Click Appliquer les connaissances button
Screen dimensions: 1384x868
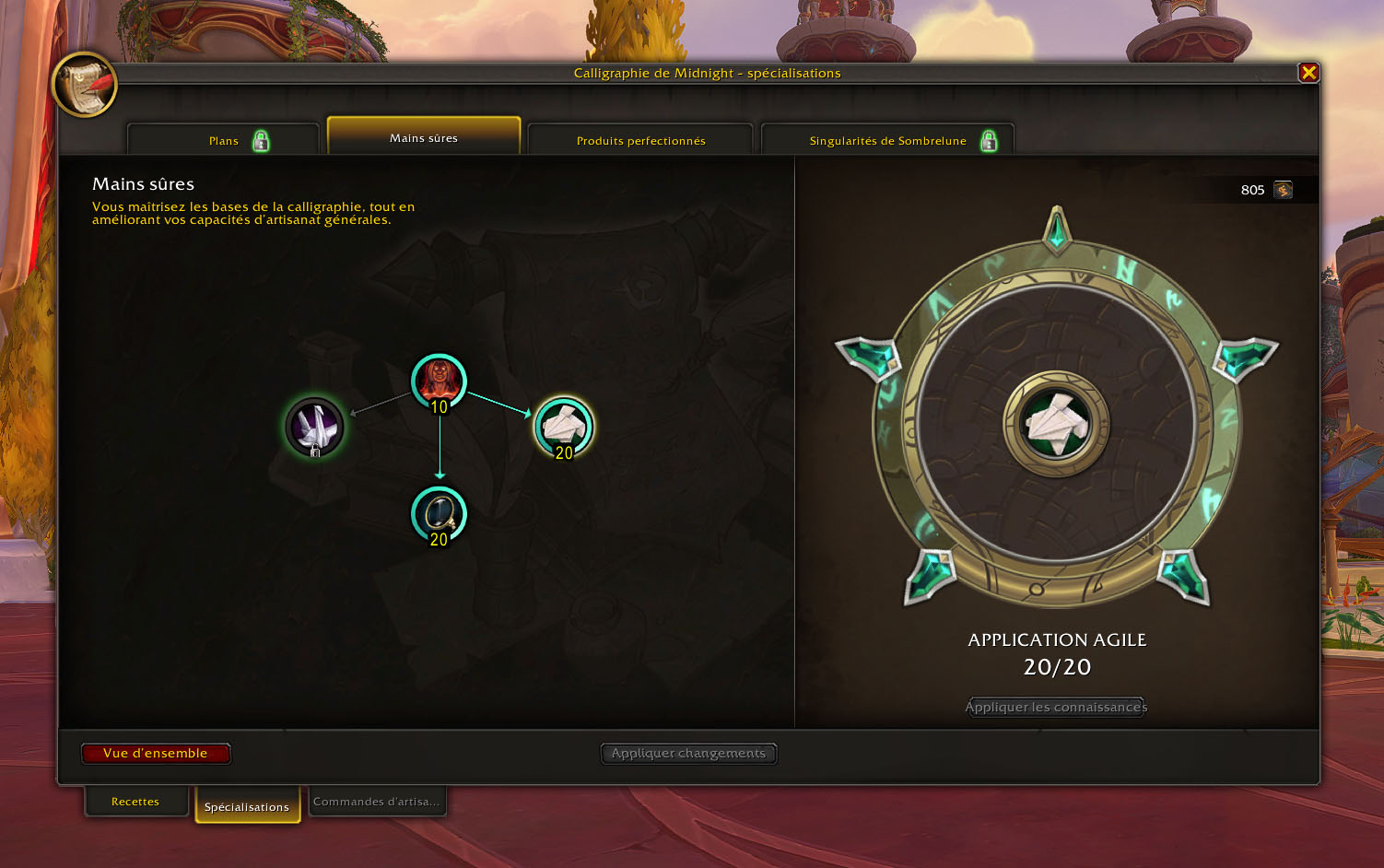point(1056,707)
